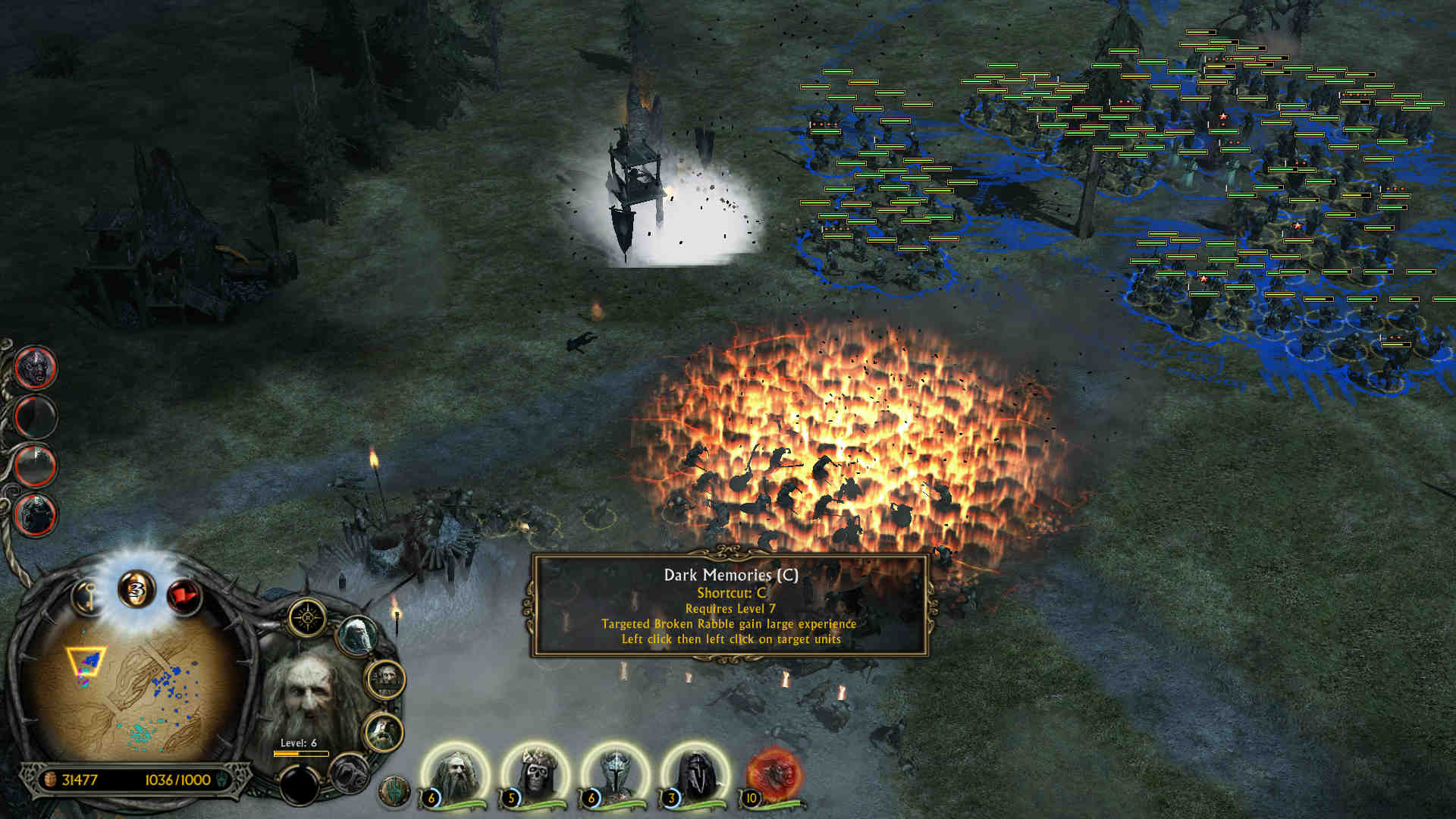Activate the white-haired figure ability icon
Screen dimensions: 1456x819
356,635
